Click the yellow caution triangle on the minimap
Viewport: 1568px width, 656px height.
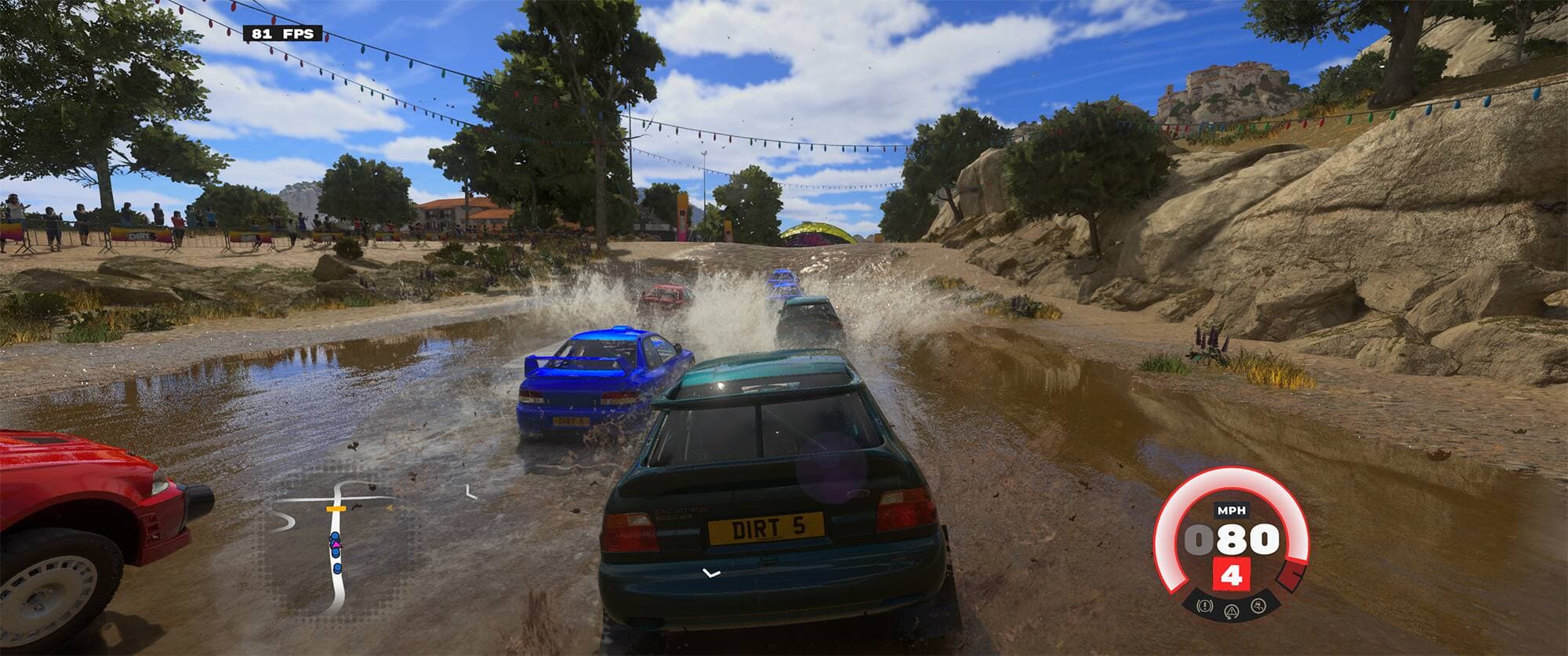point(390,508)
